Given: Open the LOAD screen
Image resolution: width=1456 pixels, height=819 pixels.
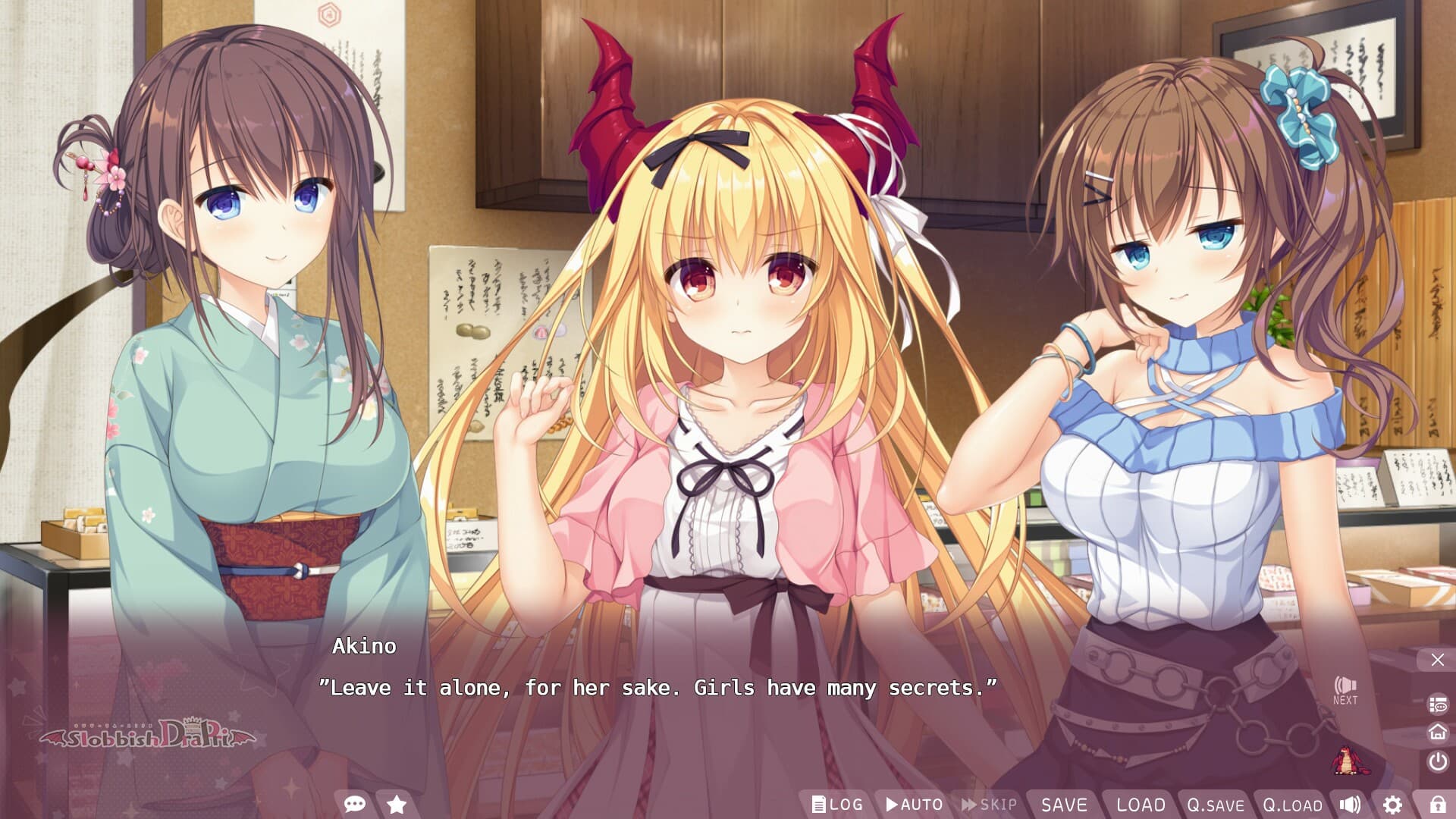Looking at the screenshot, I should tap(1141, 805).
